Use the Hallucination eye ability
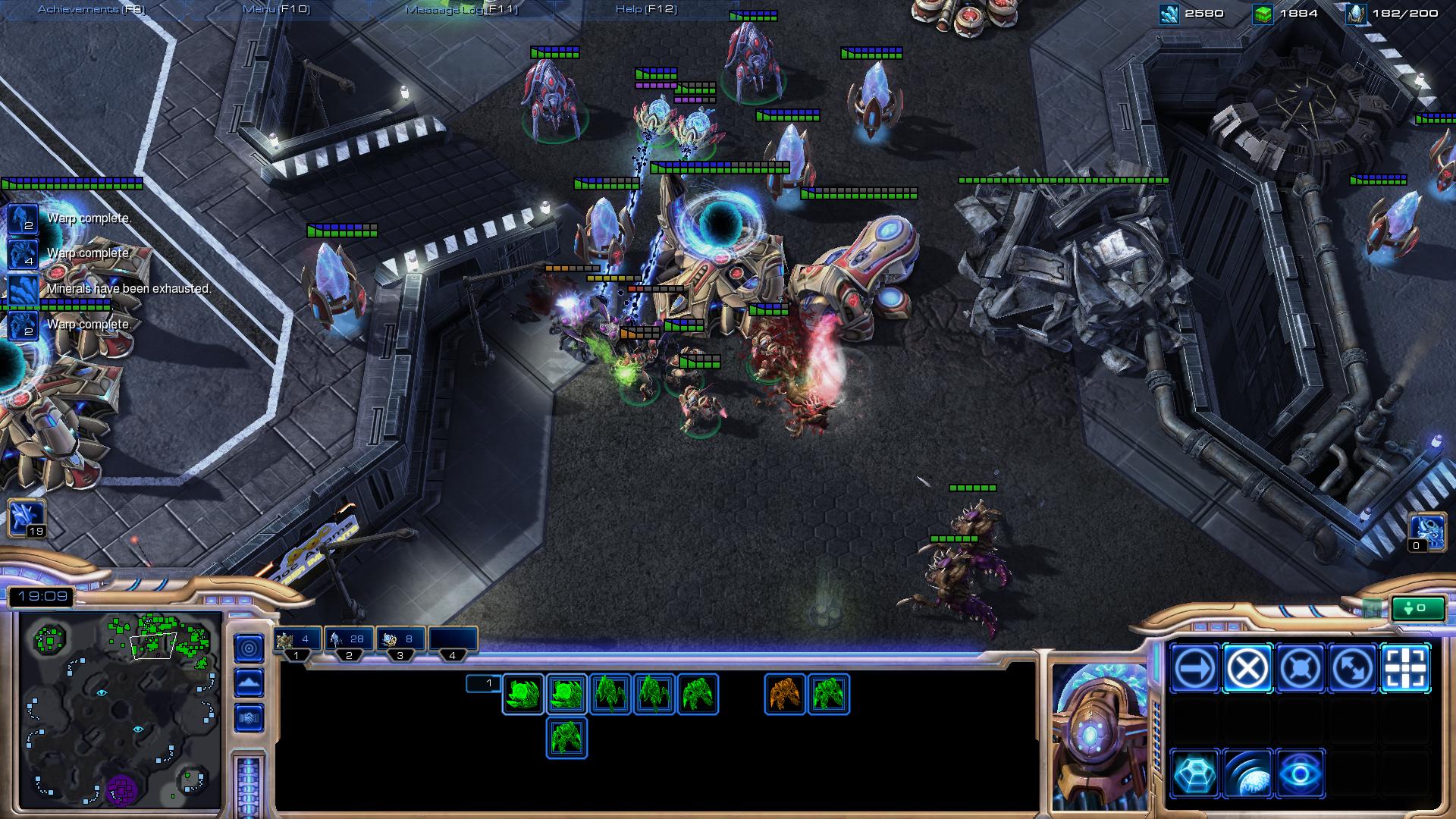 (x=1300, y=774)
